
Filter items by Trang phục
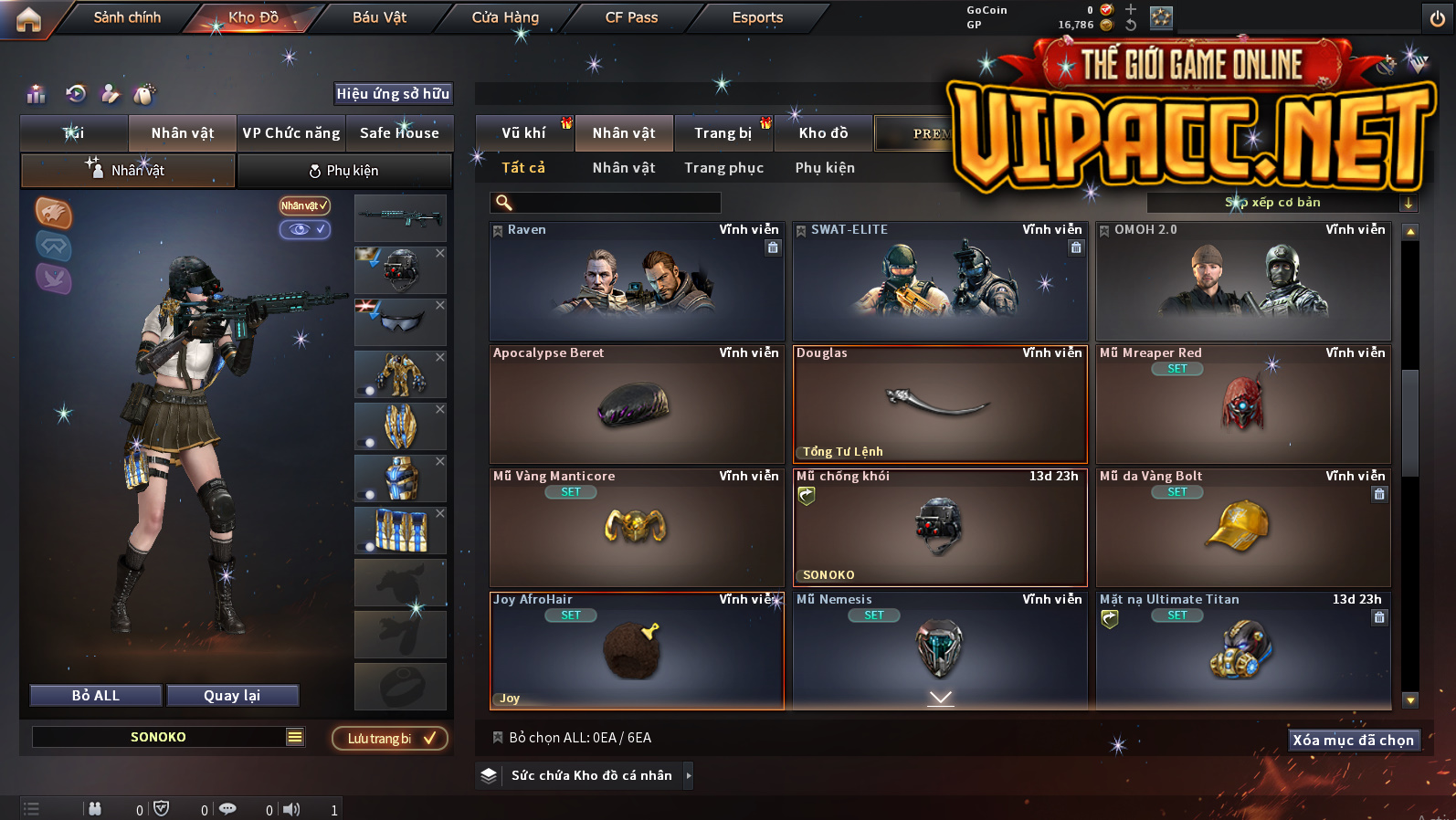(x=723, y=168)
